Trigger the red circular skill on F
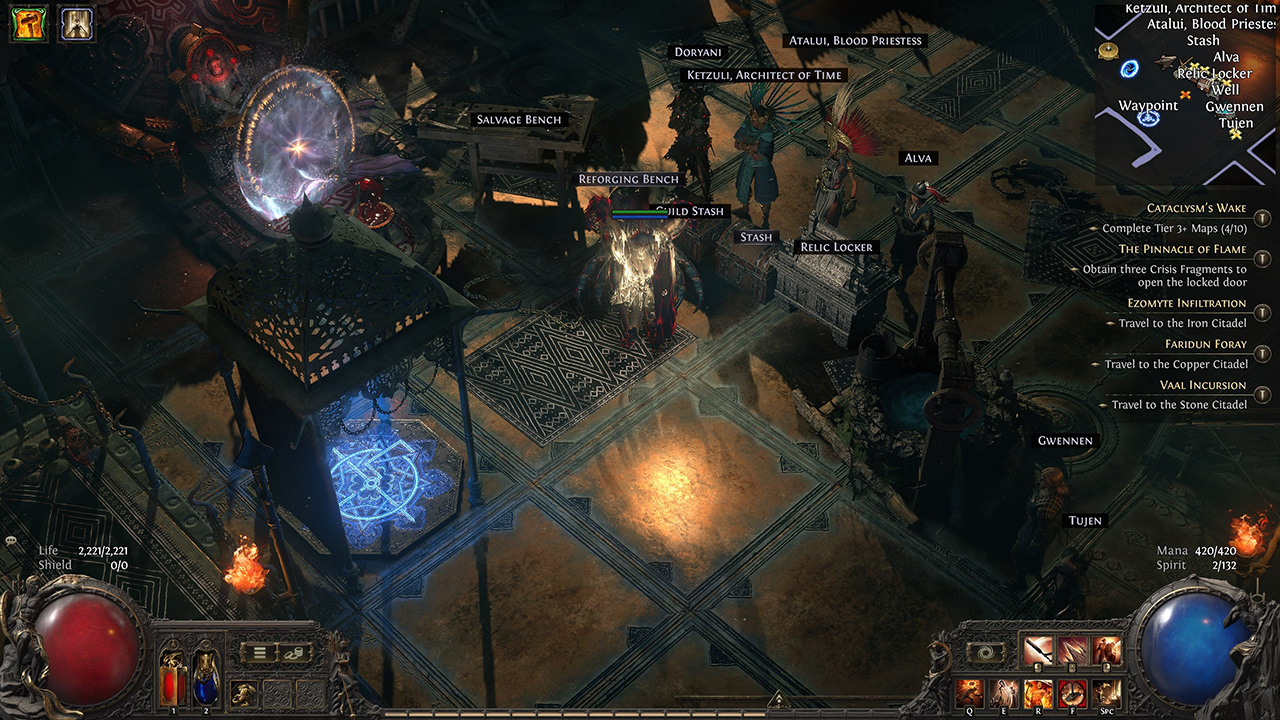 1072,692
